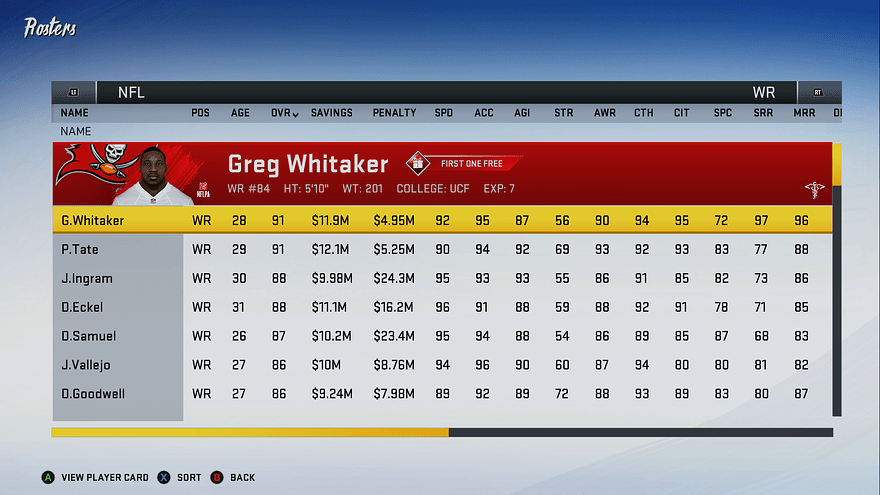Sort by the CTH catching column
This screenshot has height=495, width=880.
(643, 113)
